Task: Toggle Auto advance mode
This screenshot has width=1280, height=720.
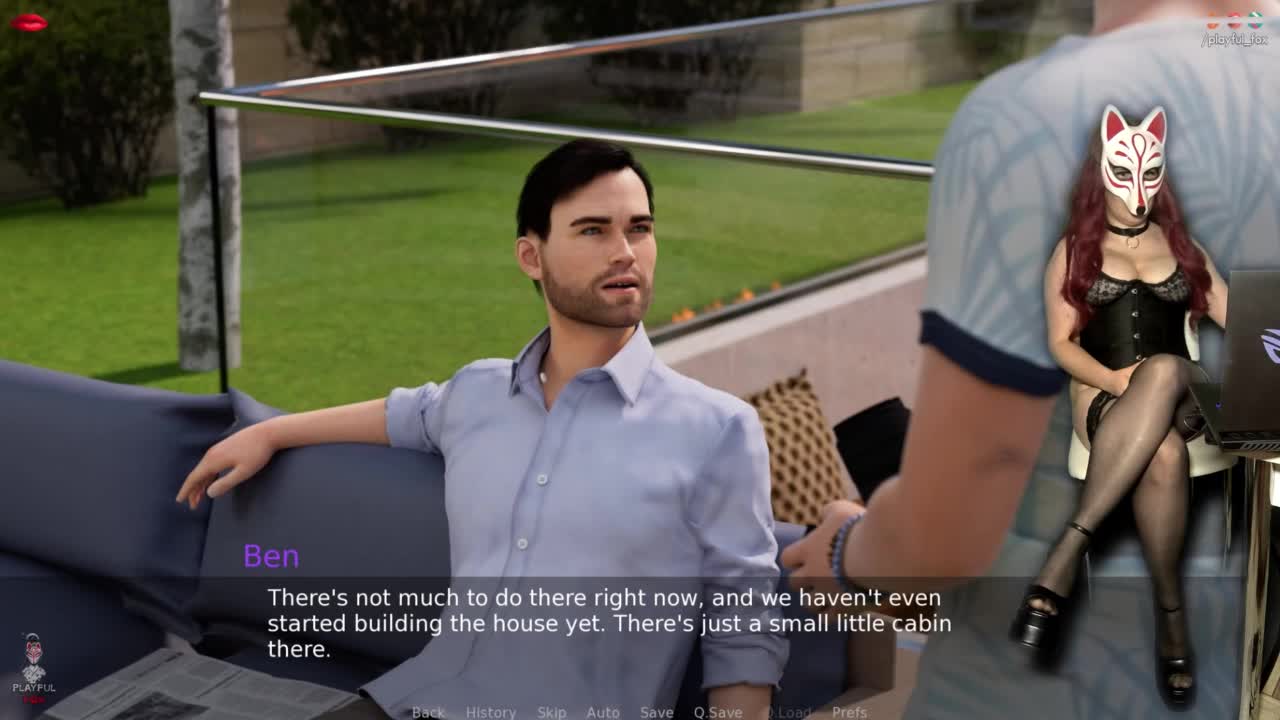Action: pyautogui.click(x=602, y=712)
